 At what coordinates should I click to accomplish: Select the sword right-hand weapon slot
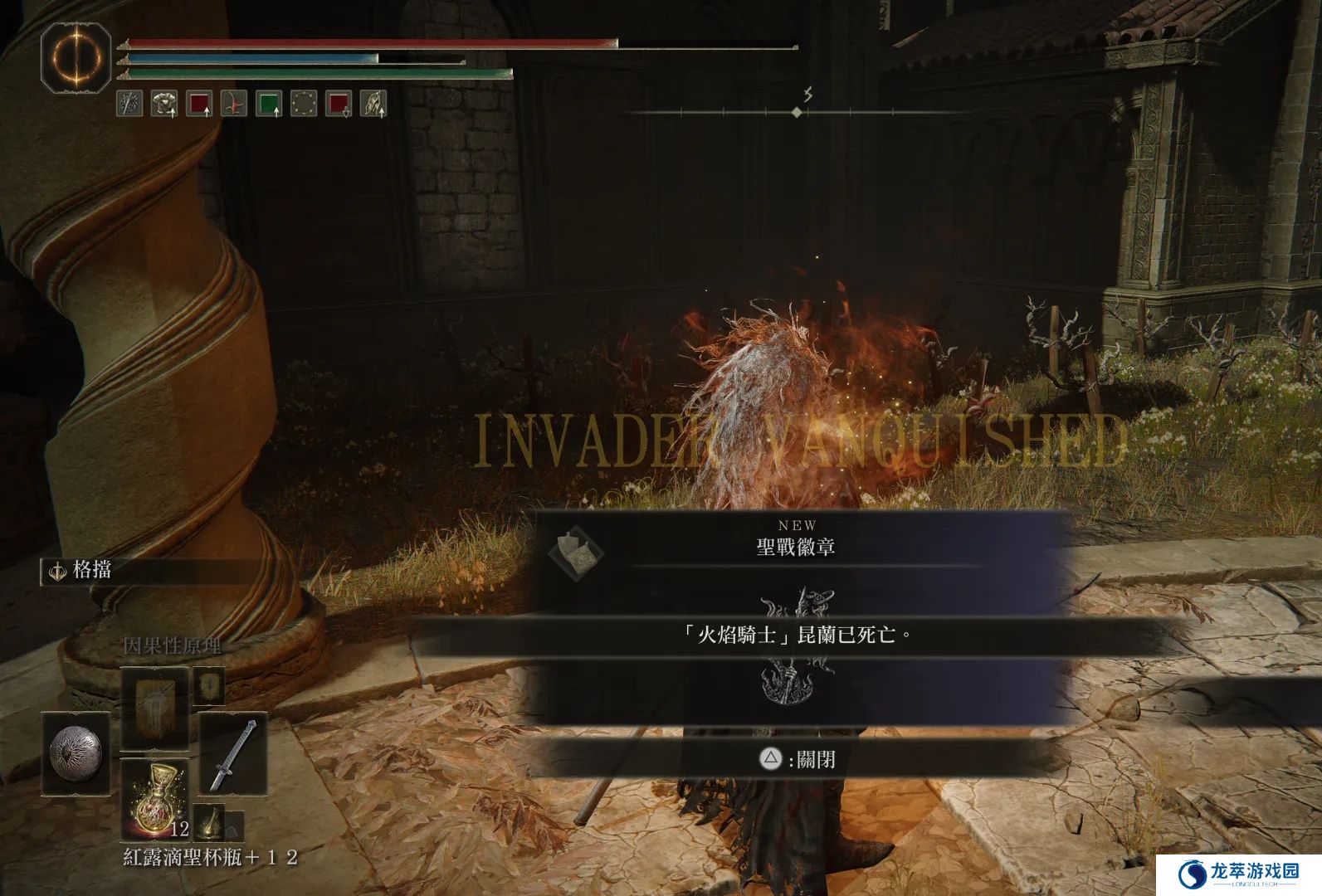[233, 753]
